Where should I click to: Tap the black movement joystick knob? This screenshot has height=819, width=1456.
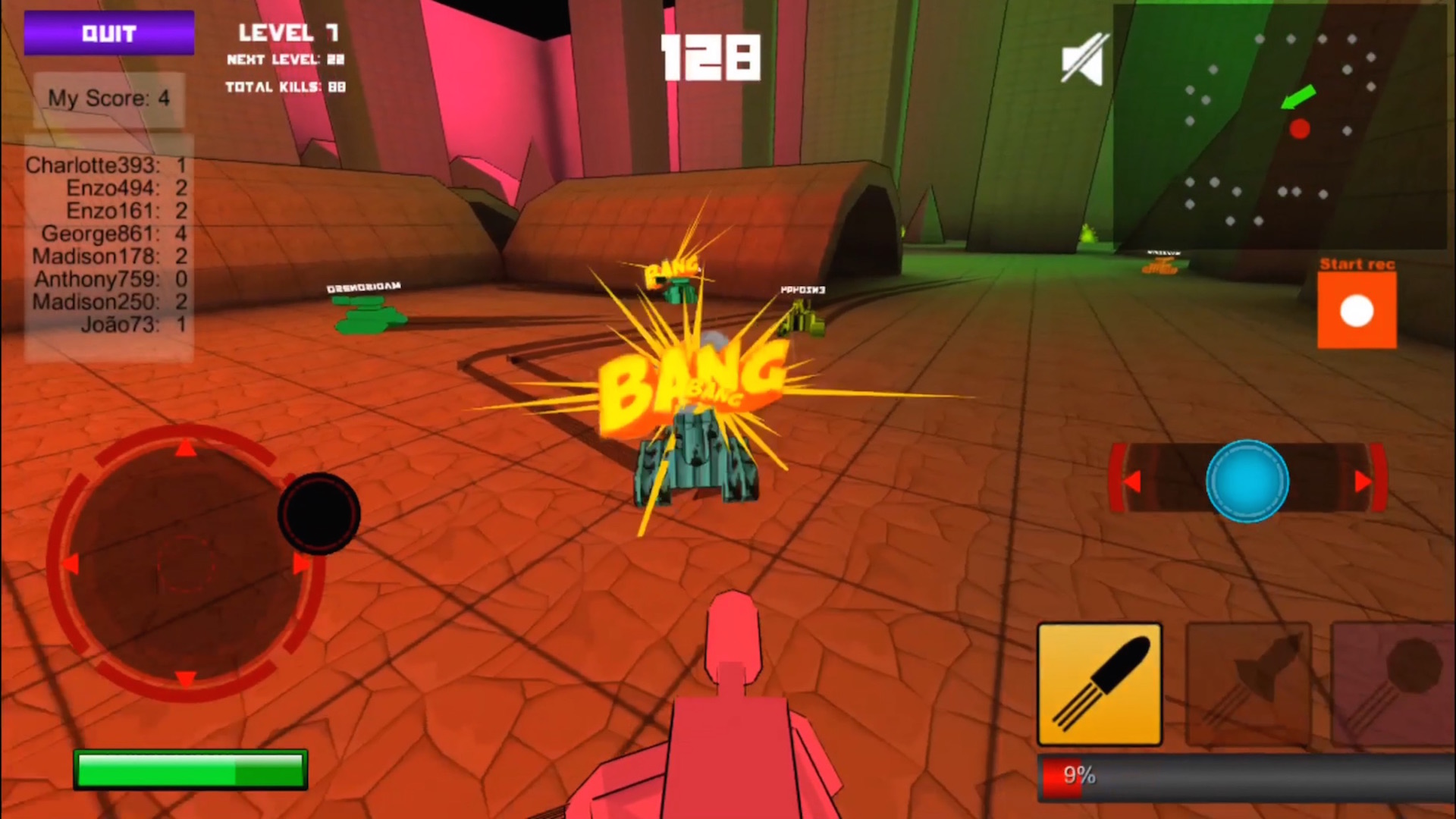pos(318,513)
